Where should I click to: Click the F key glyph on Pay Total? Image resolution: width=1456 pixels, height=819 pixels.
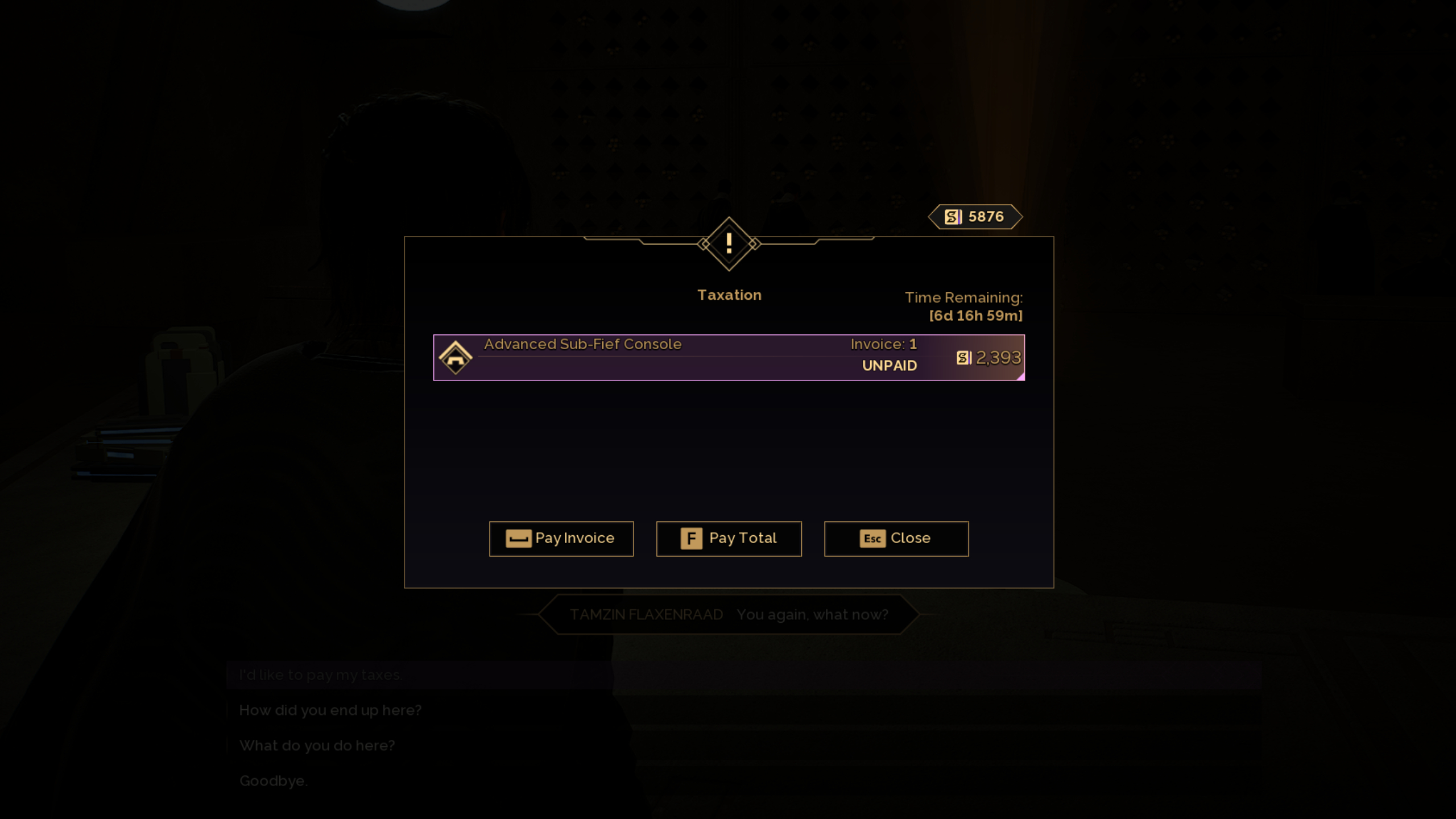pos(691,538)
